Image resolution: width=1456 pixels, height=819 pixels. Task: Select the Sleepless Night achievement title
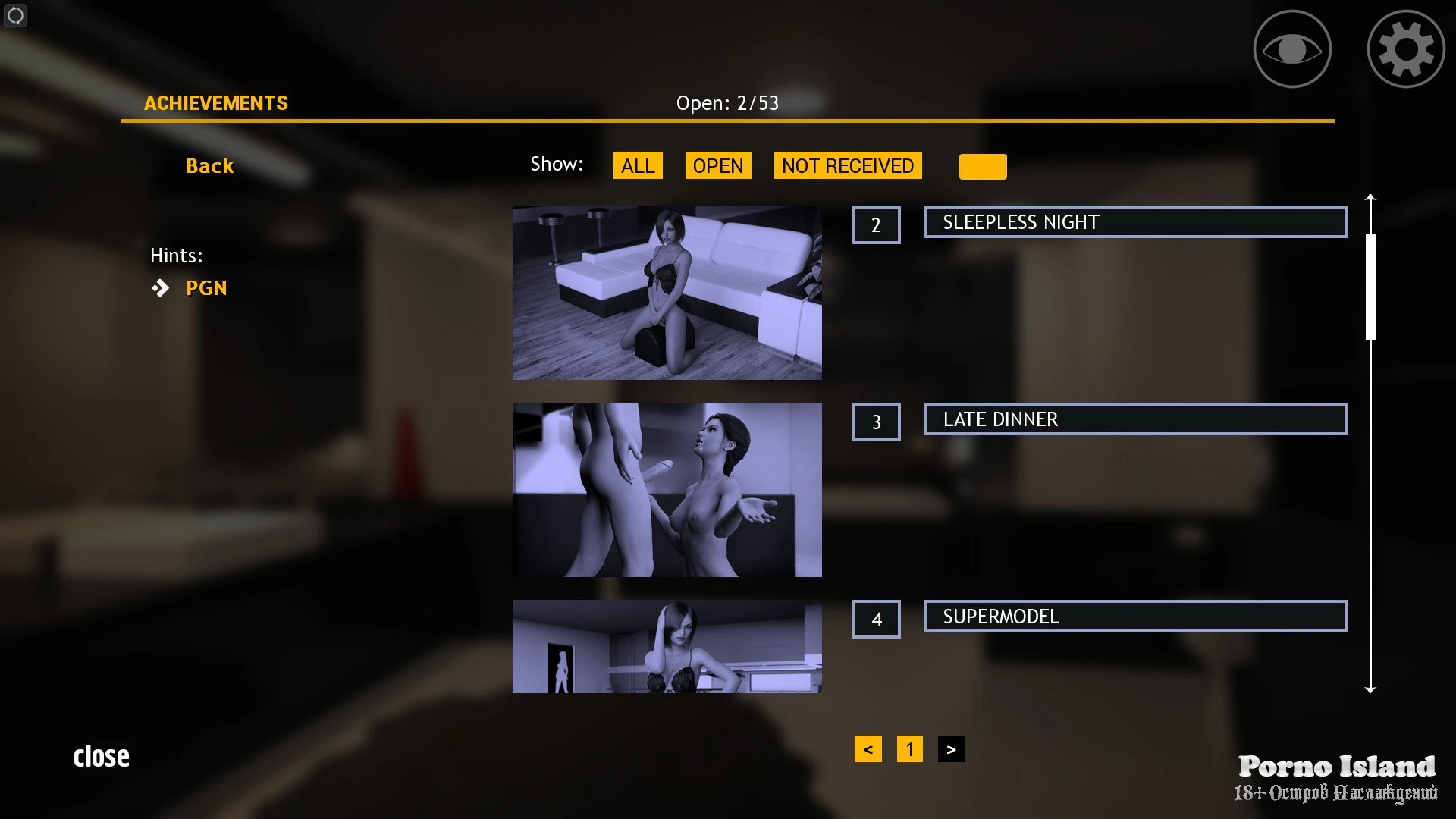click(x=1134, y=222)
